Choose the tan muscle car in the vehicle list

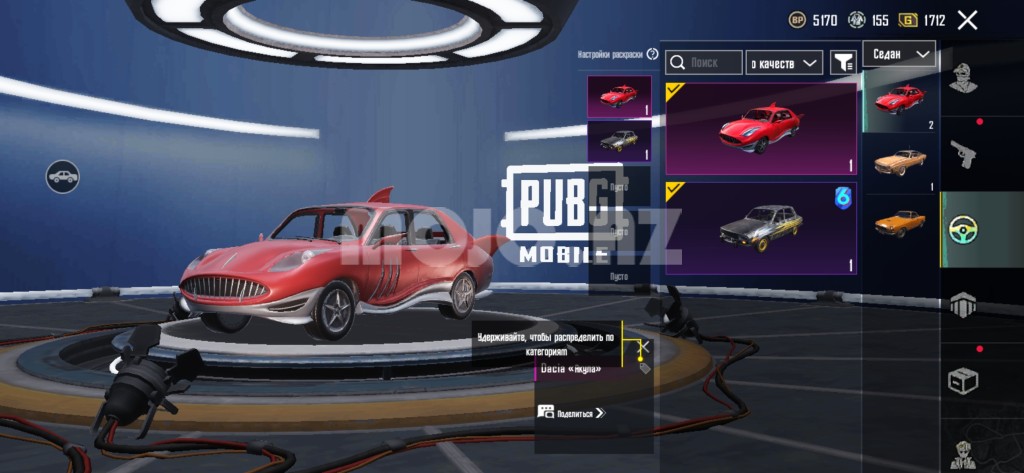[900, 162]
